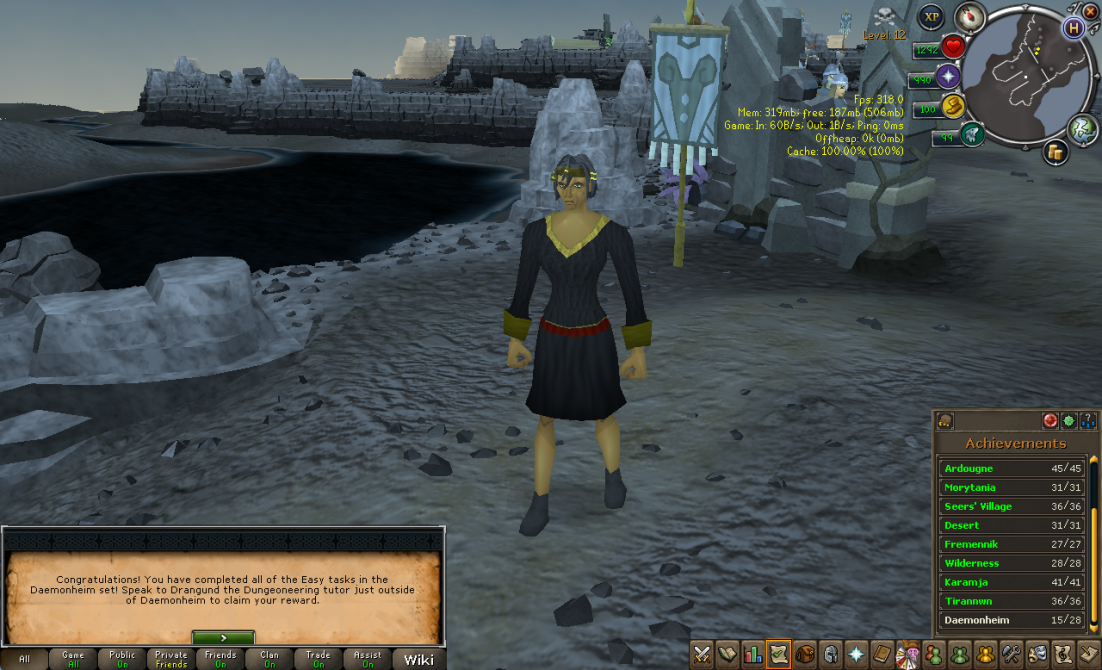Open the combat styles crossed swords tab
The height and width of the screenshot is (670, 1102).
(x=703, y=655)
